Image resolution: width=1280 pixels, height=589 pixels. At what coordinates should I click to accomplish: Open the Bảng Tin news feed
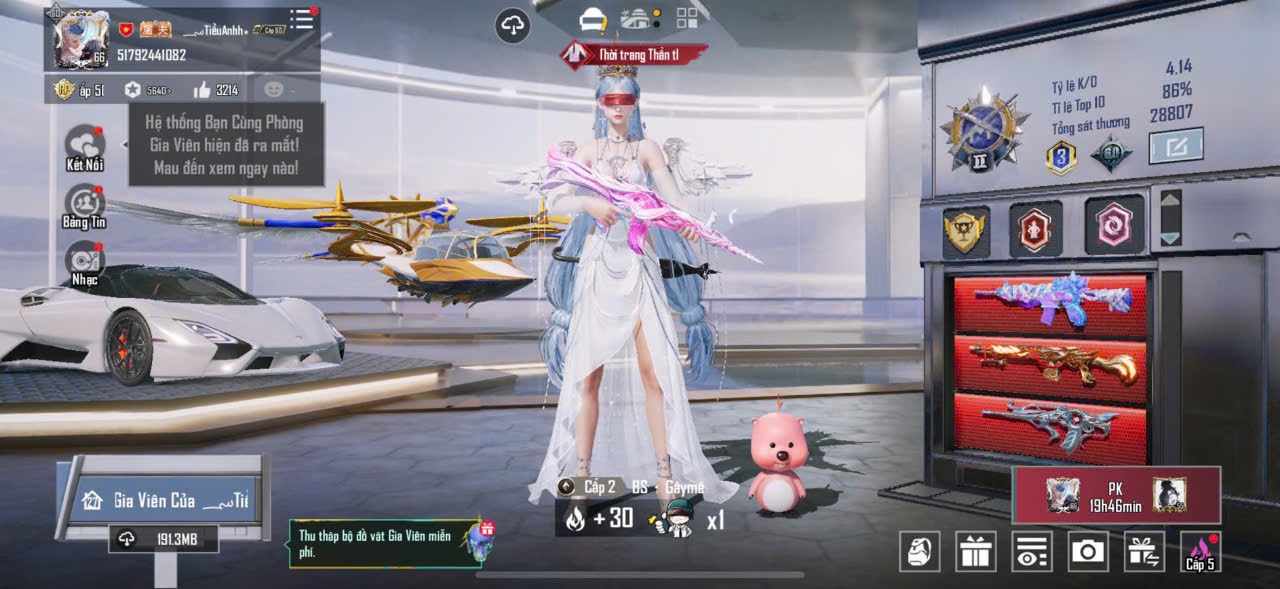point(85,203)
